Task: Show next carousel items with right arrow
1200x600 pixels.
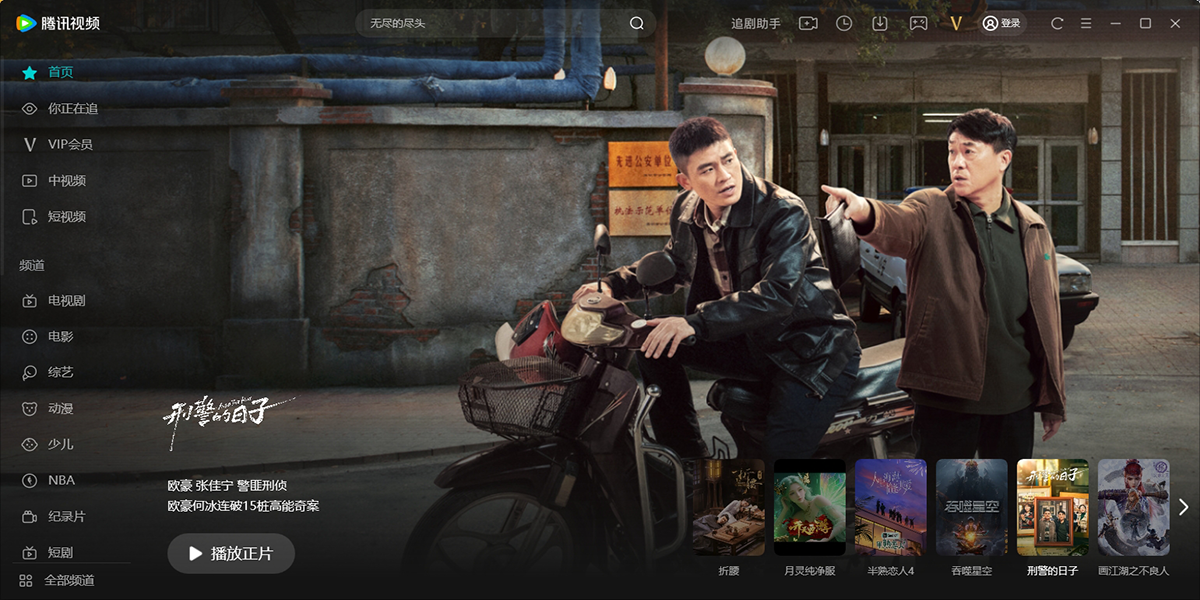Action: click(x=1184, y=507)
